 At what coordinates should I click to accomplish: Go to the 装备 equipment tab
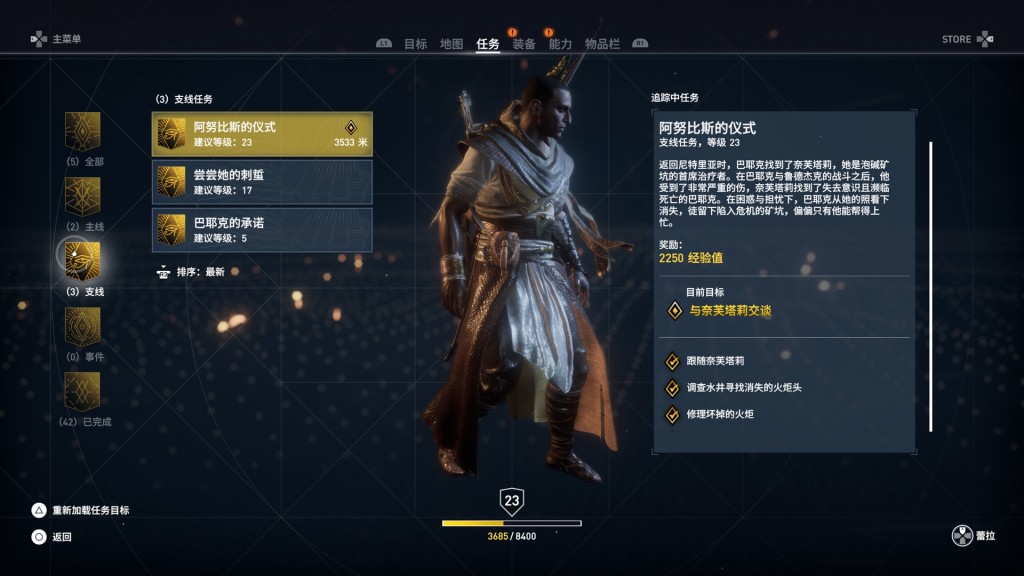[524, 44]
